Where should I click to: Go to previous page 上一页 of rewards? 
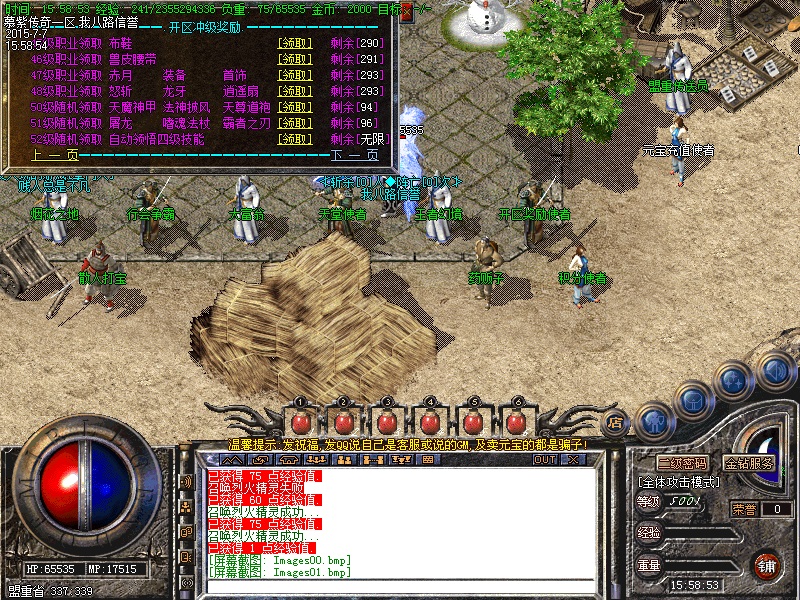pos(55,155)
